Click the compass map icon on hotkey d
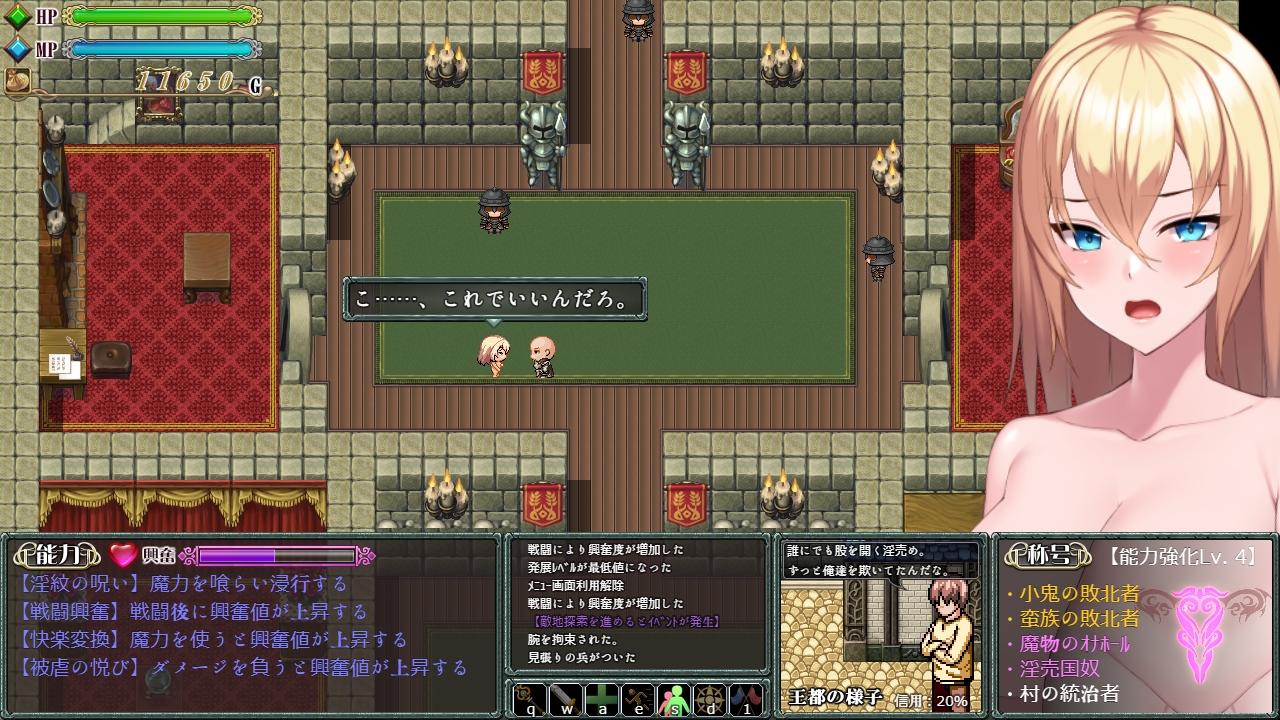Viewport: 1280px width, 720px height. pos(711,701)
